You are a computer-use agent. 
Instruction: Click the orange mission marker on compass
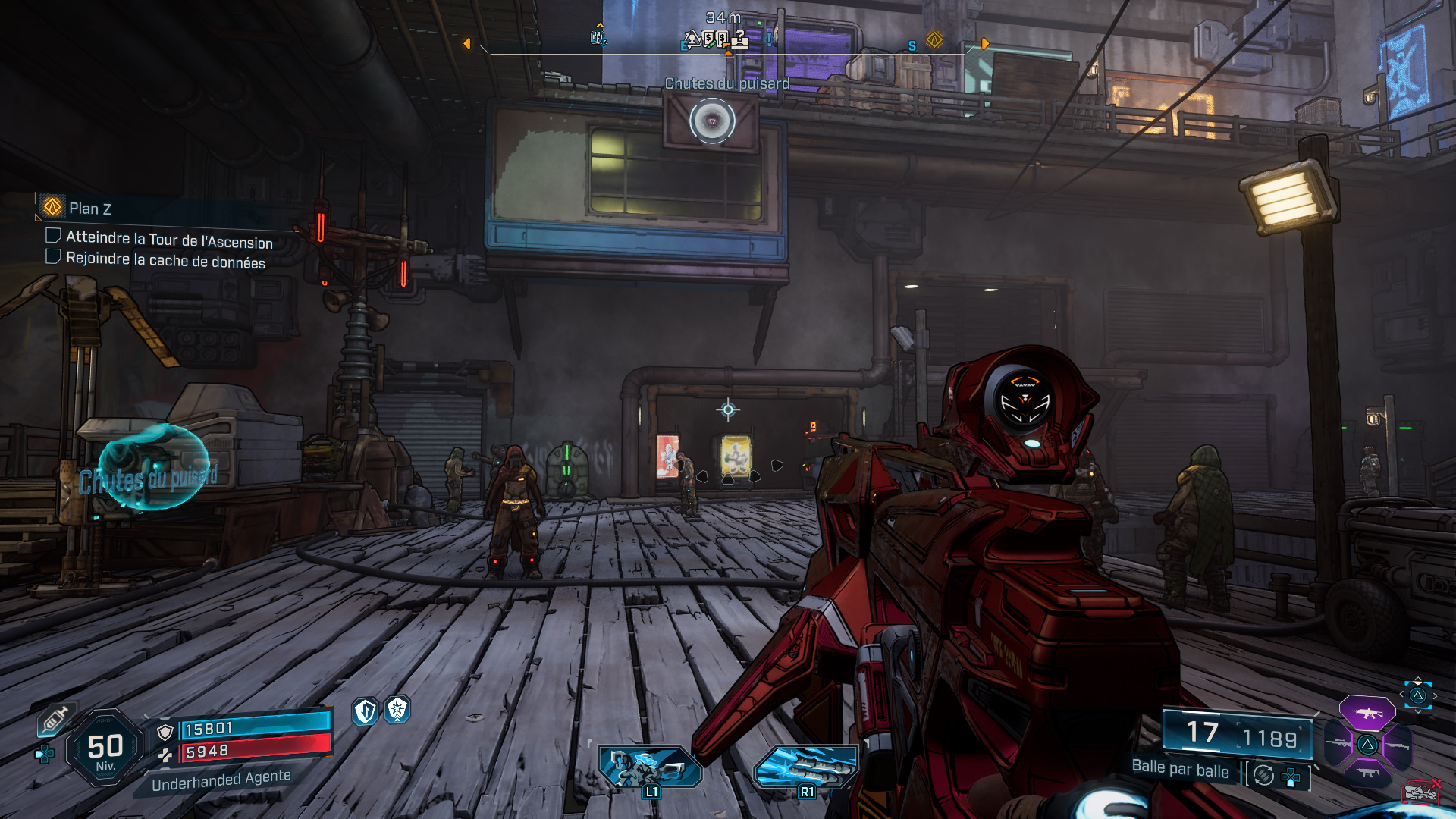pyautogui.click(x=934, y=39)
